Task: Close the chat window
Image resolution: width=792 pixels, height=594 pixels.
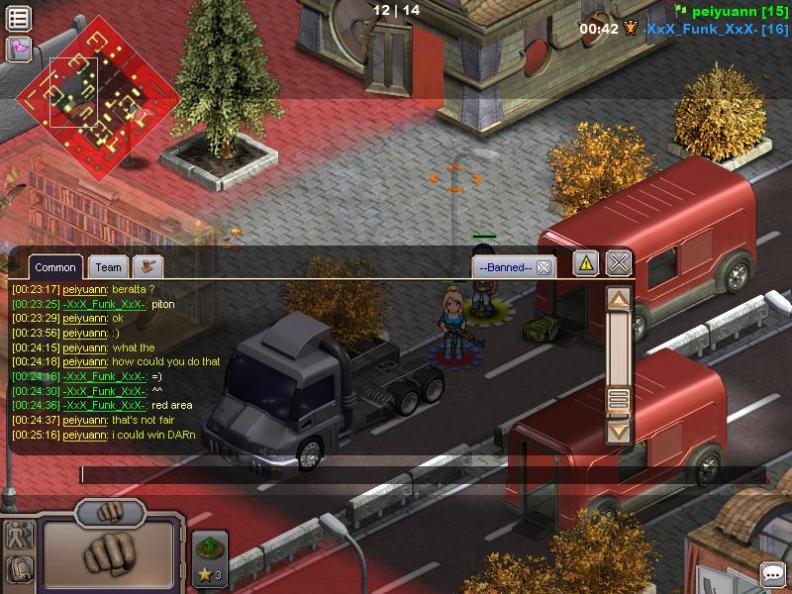Action: pos(619,263)
